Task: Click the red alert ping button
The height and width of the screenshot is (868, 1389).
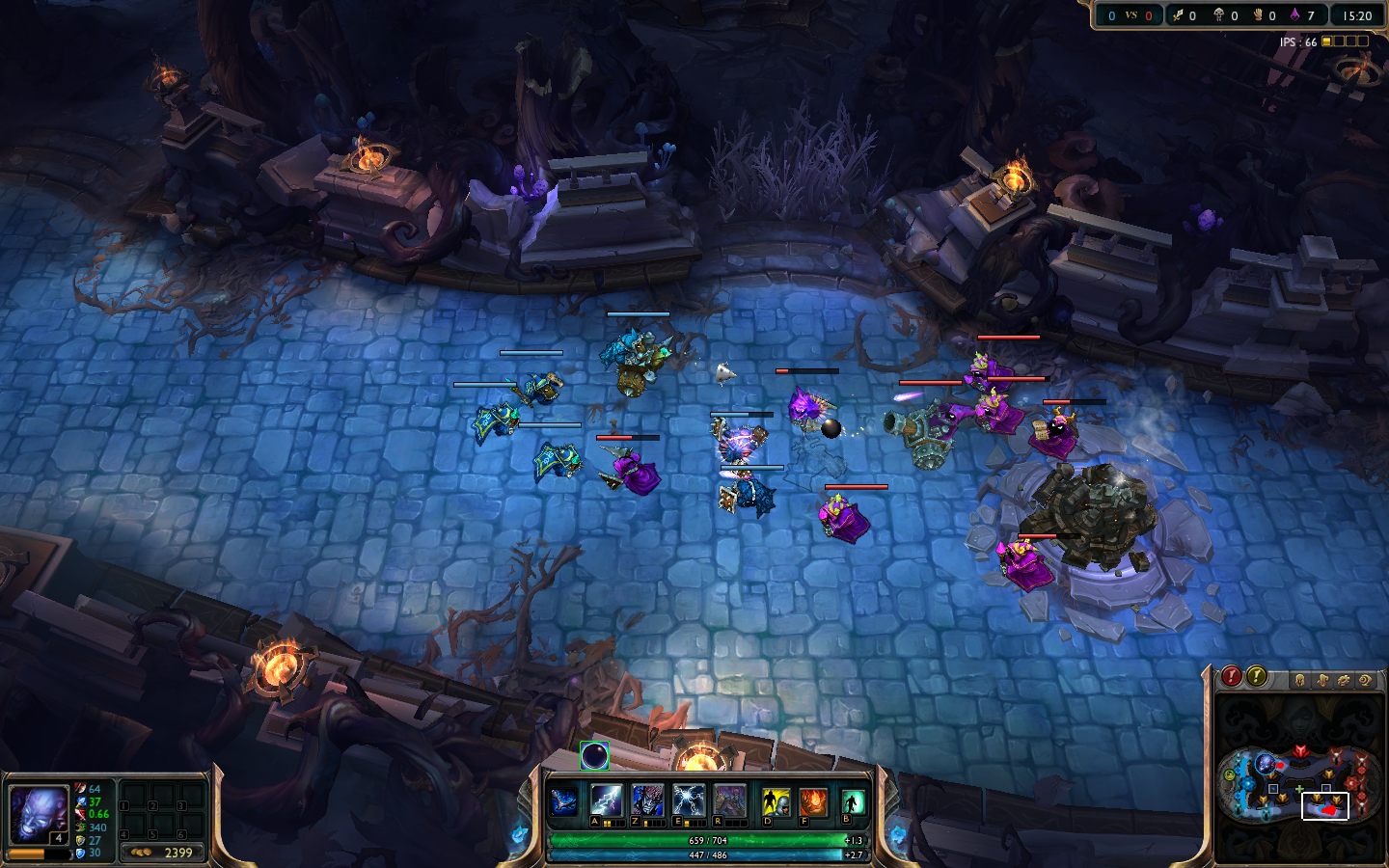Action: (x=1232, y=676)
